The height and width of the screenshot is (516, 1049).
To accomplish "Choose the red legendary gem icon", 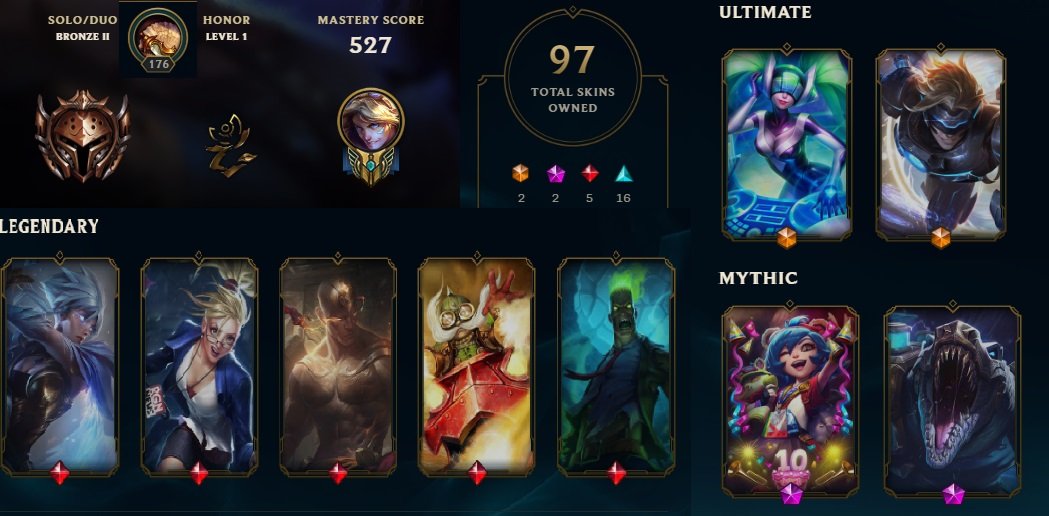I will tap(590, 173).
